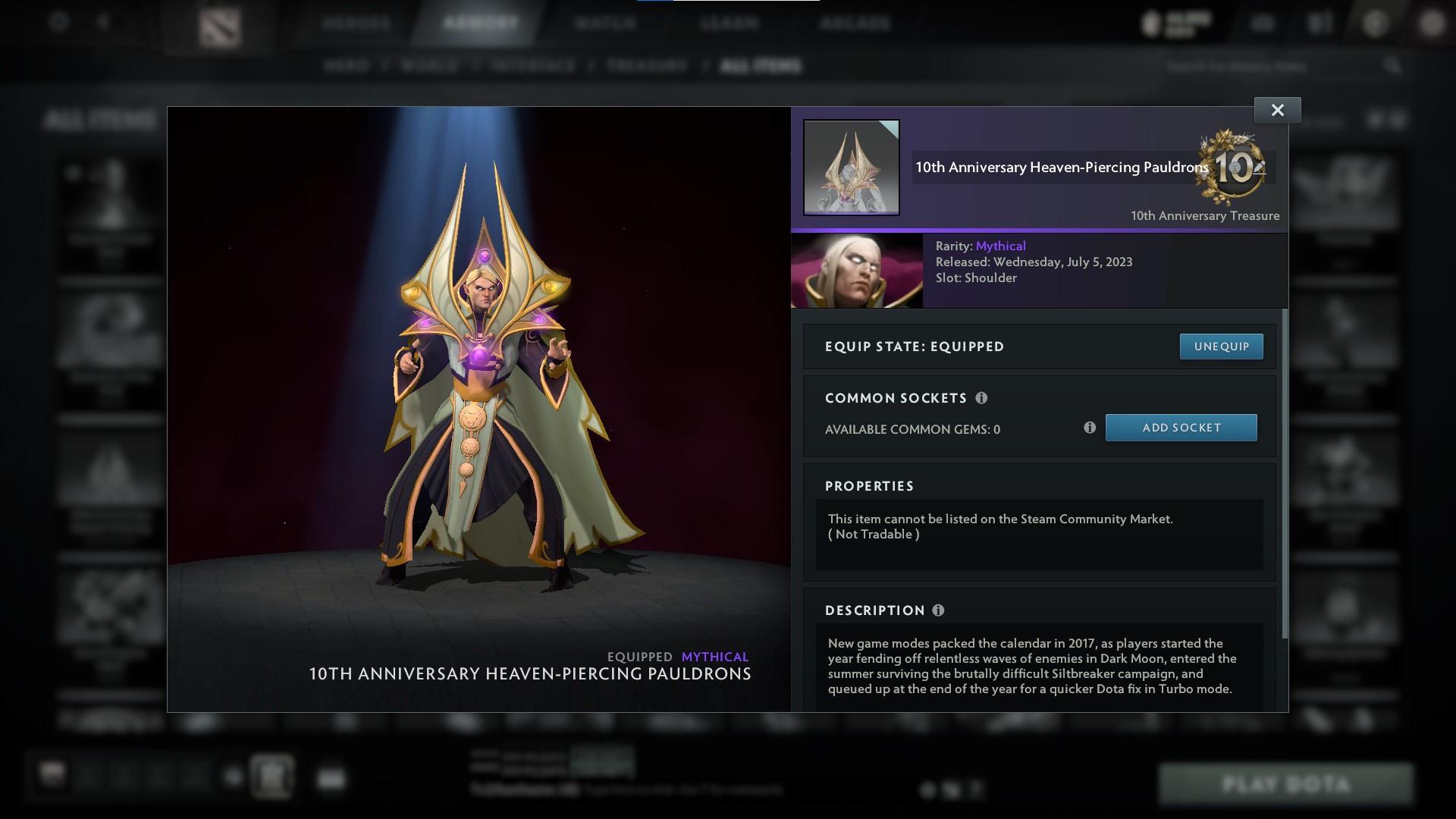Screen dimensions: 1456x819
Task: Click the back arrow at top left
Action: [x=103, y=22]
